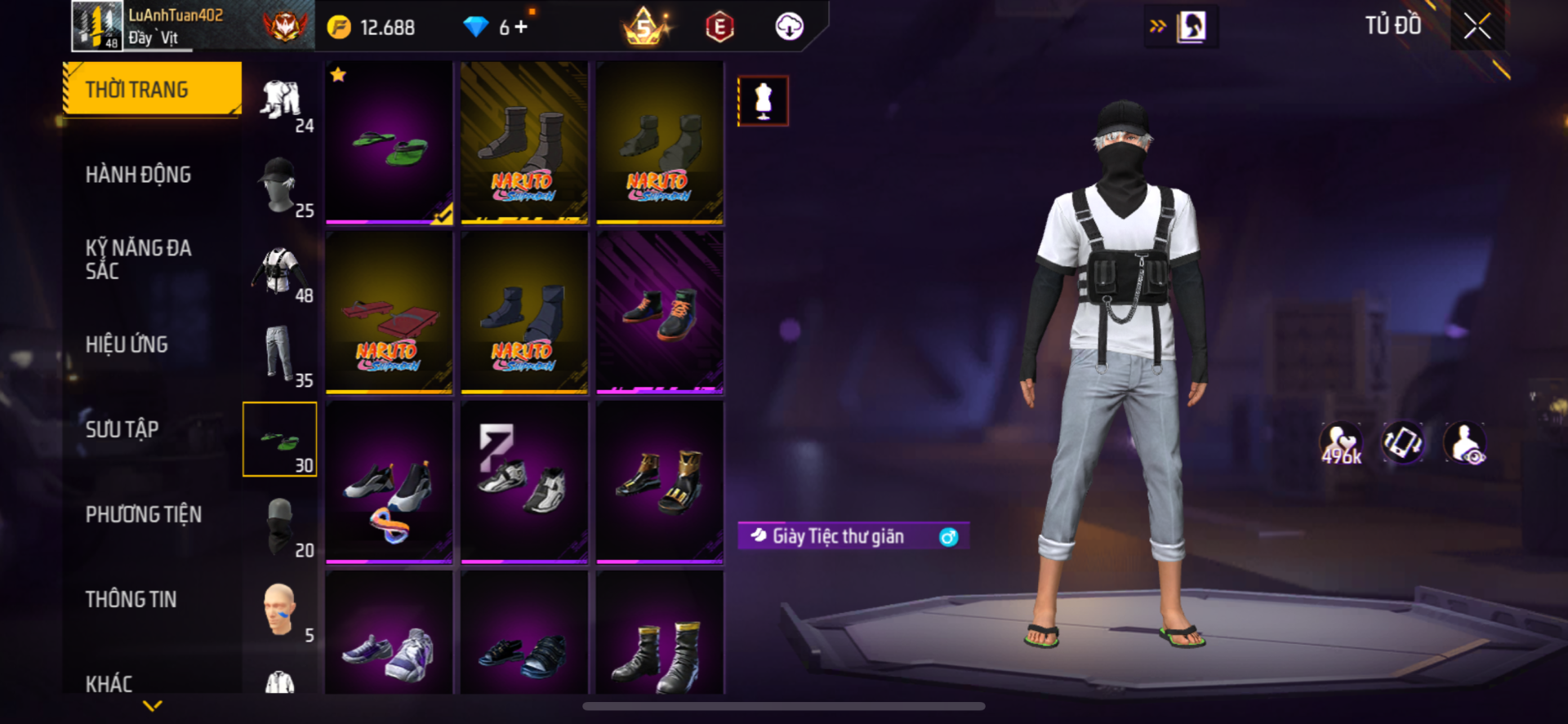Viewport: 1568px width, 724px height.
Task: Open the SƯU TẬP tab
Action: tap(122, 429)
